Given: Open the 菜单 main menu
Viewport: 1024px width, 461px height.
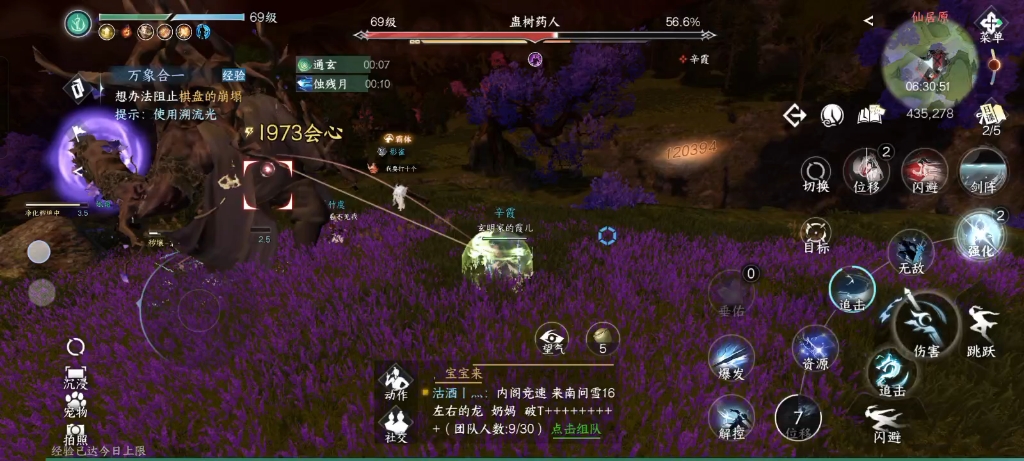Looking at the screenshot, I should coord(990,24).
